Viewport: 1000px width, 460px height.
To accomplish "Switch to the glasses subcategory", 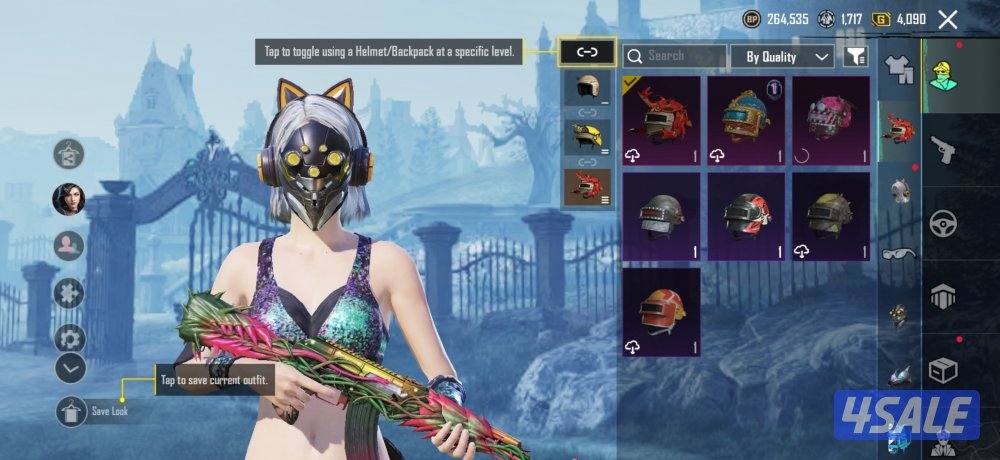I will pyautogui.click(x=900, y=253).
